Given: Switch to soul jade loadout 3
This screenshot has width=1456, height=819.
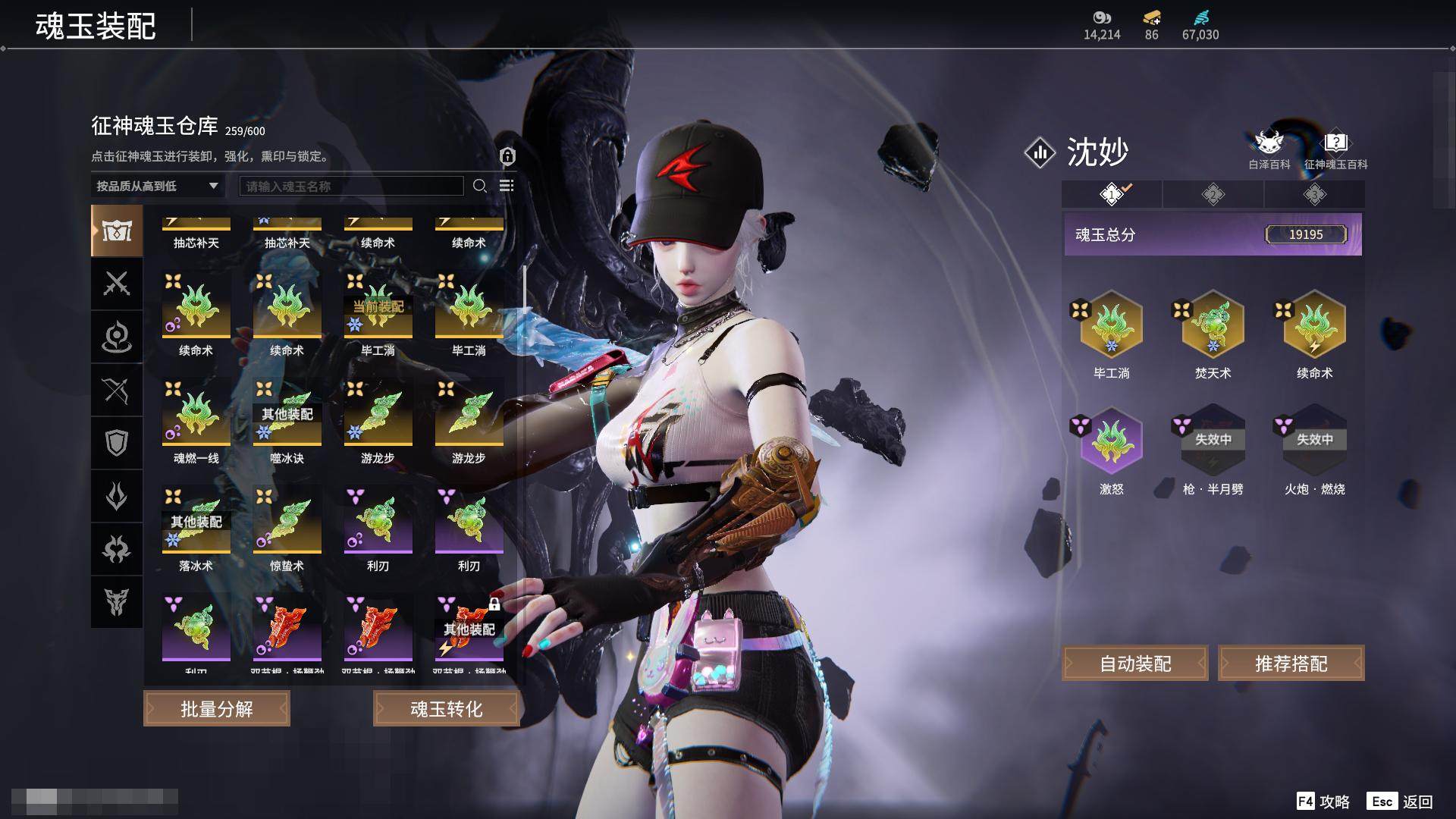Looking at the screenshot, I should pyautogui.click(x=1314, y=195).
